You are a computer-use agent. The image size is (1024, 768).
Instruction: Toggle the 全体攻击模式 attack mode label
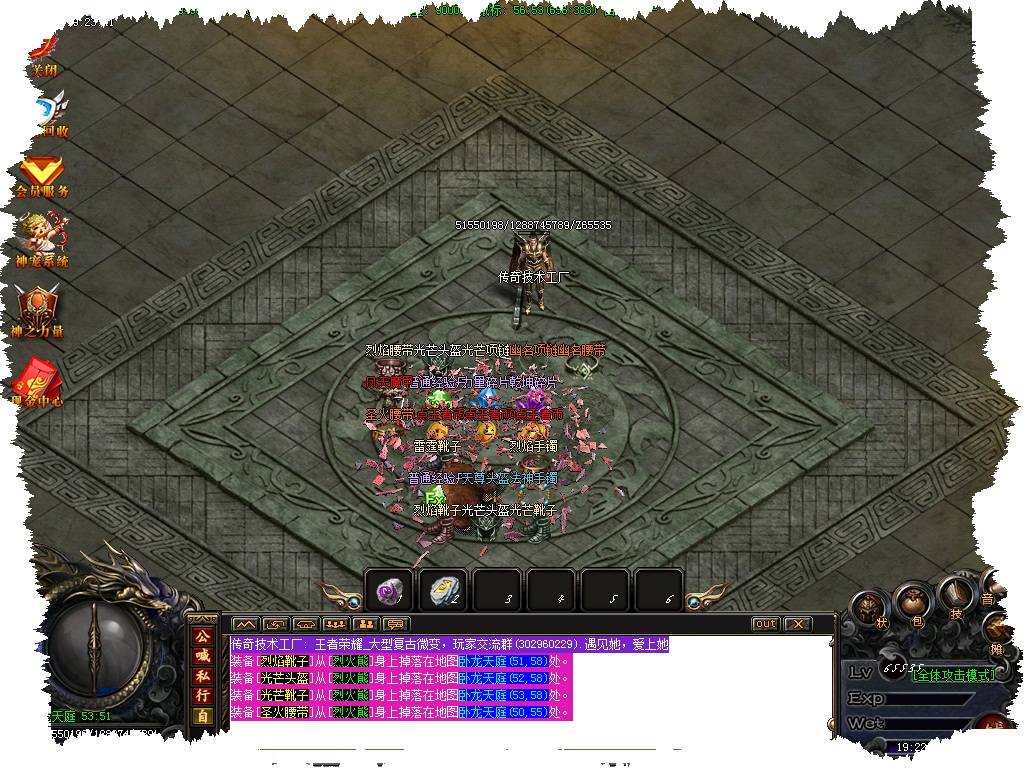[953, 675]
